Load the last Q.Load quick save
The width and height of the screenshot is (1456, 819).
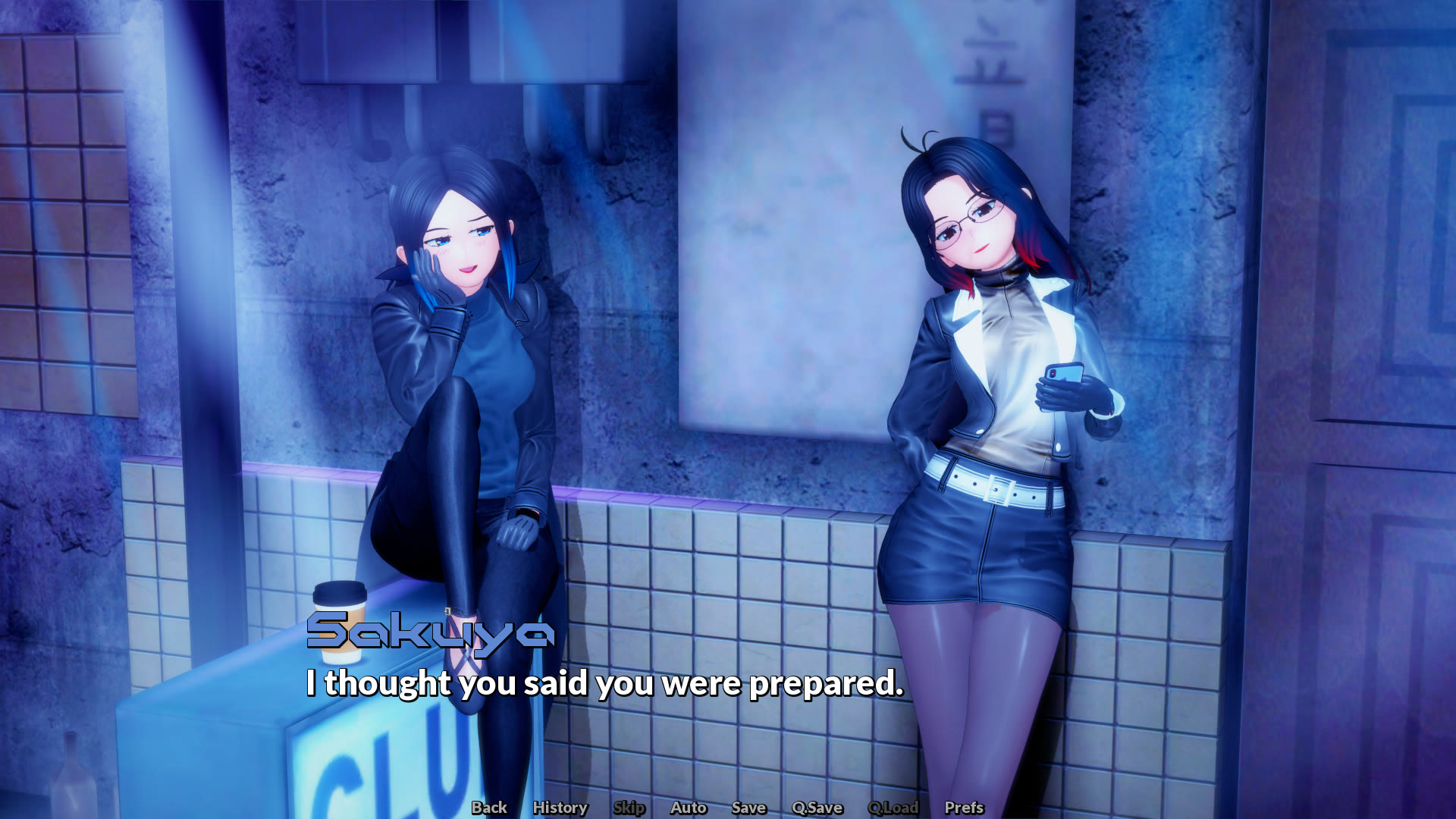[x=895, y=808]
